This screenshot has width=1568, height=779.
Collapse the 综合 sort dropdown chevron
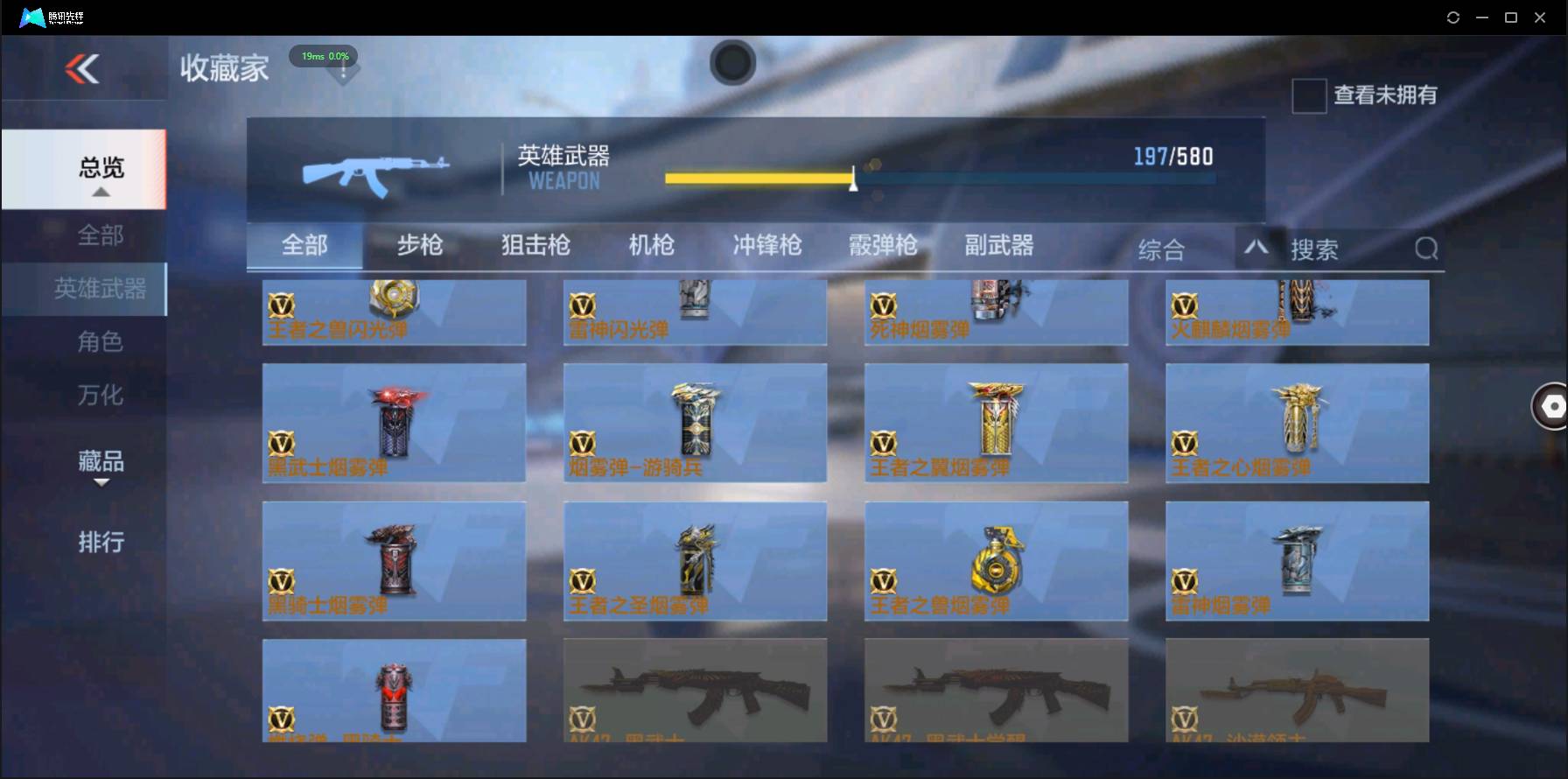(x=1257, y=249)
